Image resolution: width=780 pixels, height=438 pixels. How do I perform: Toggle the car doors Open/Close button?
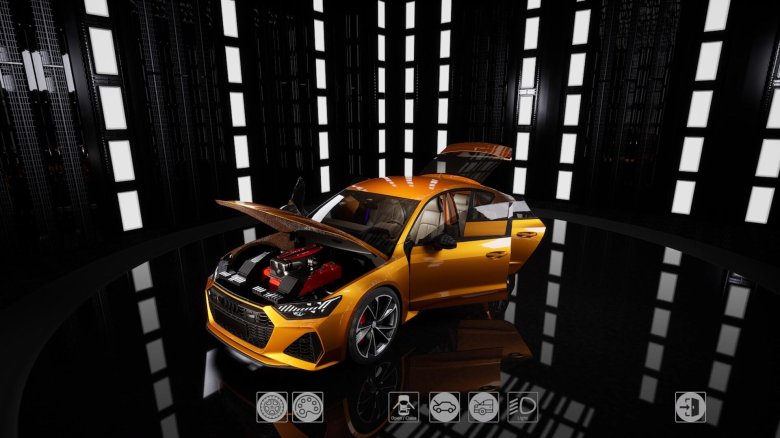point(403,407)
